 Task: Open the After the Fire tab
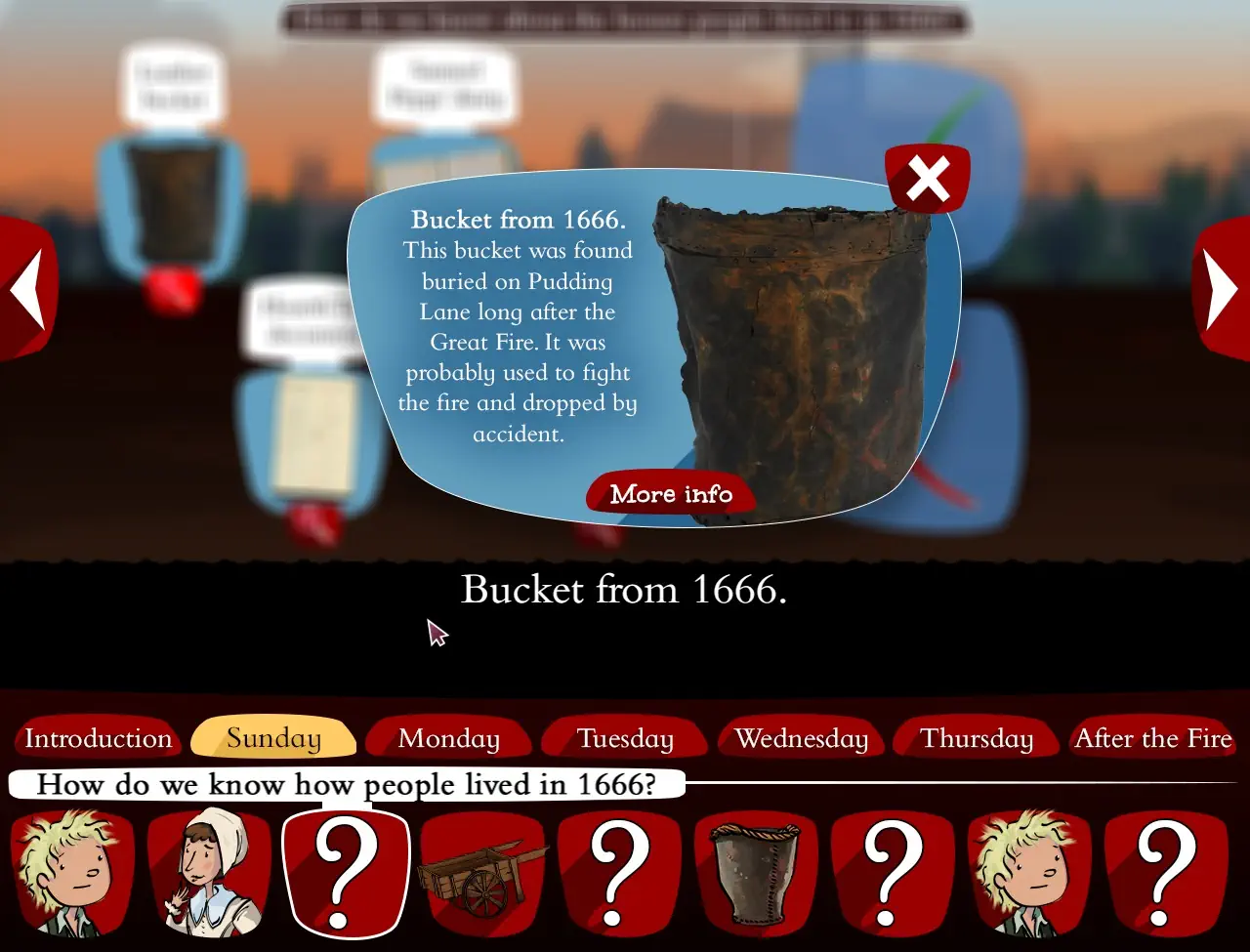point(1152,739)
